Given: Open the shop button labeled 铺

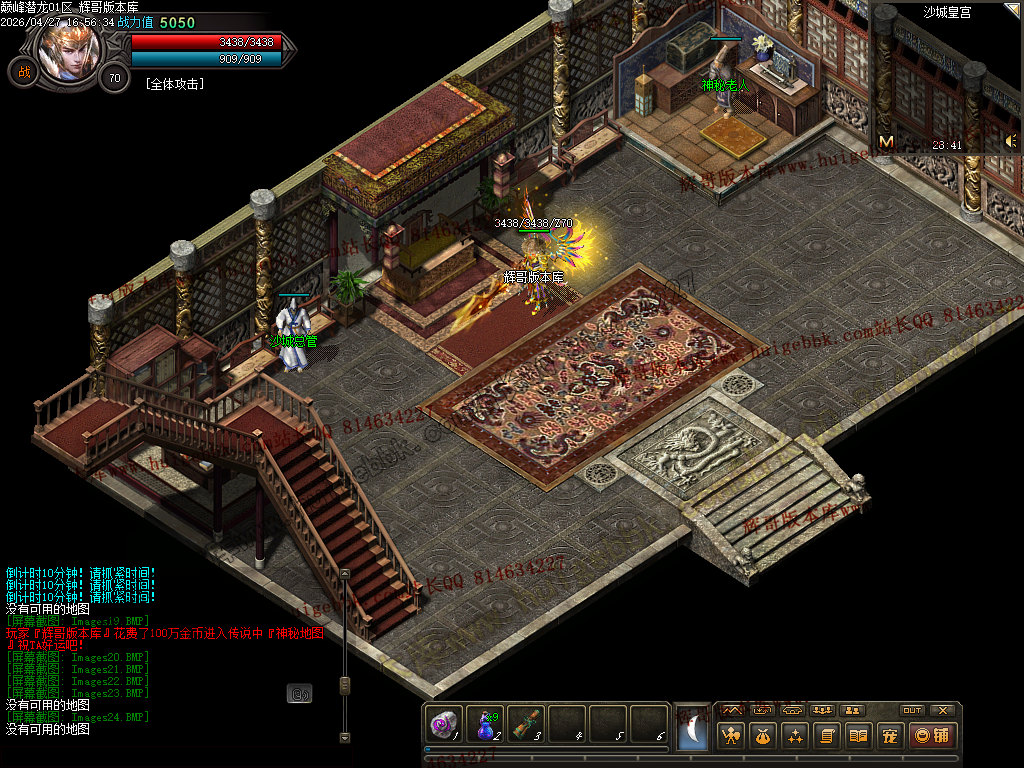Looking at the screenshot, I should click(931, 736).
